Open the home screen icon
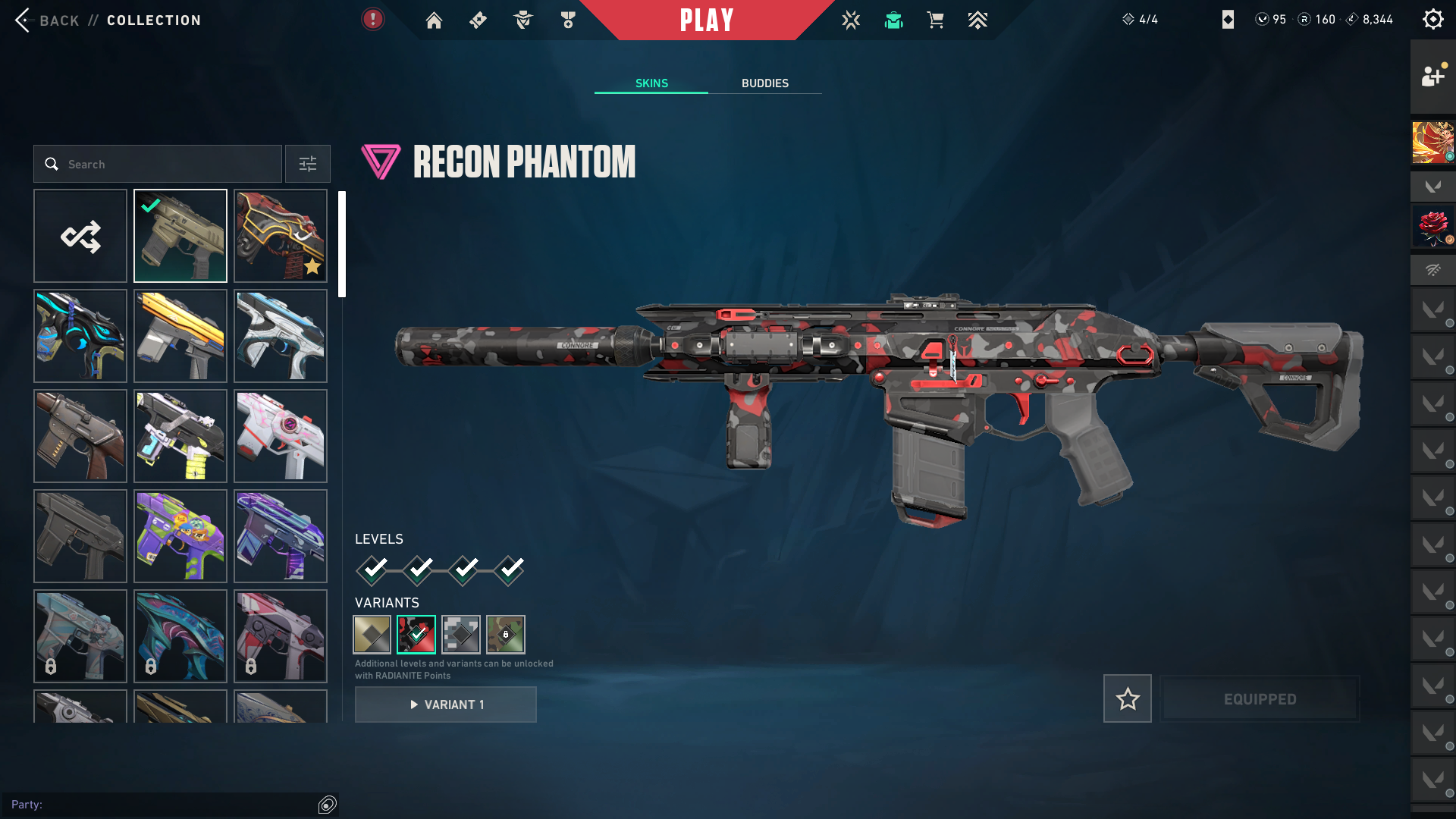This screenshot has height=819, width=1456. 434,20
